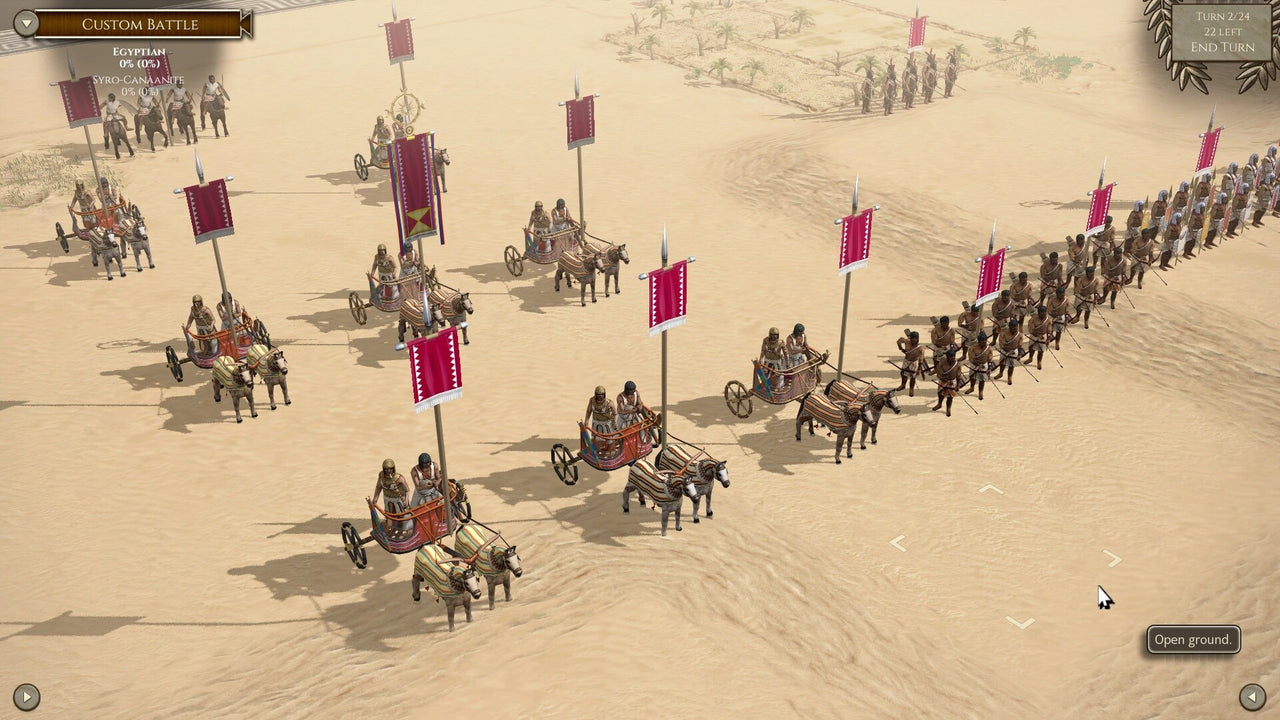Click the Custom Battle title banner
Viewport: 1280px width, 720px height.
point(140,23)
